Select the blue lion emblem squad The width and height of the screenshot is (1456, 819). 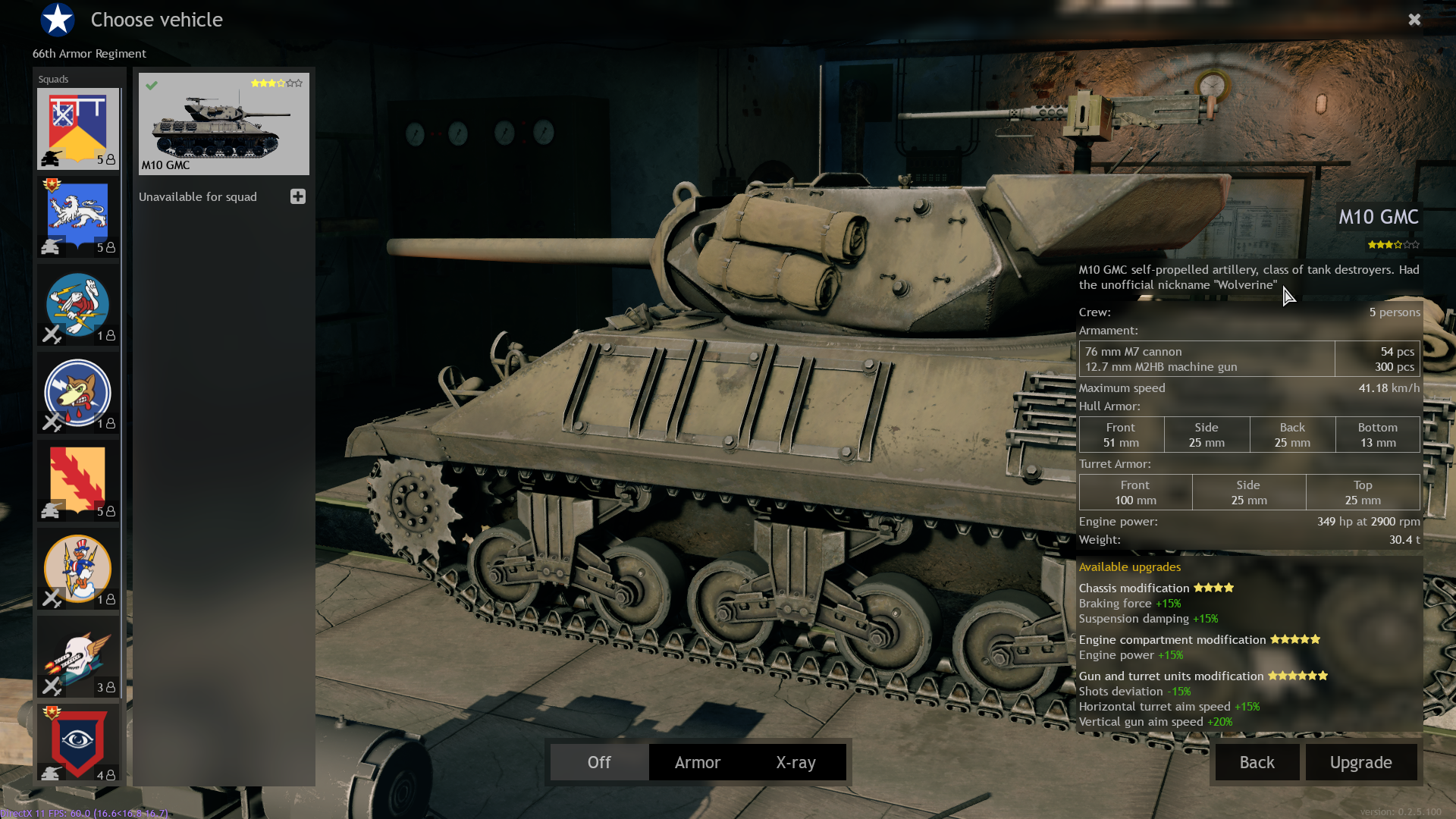click(x=78, y=217)
